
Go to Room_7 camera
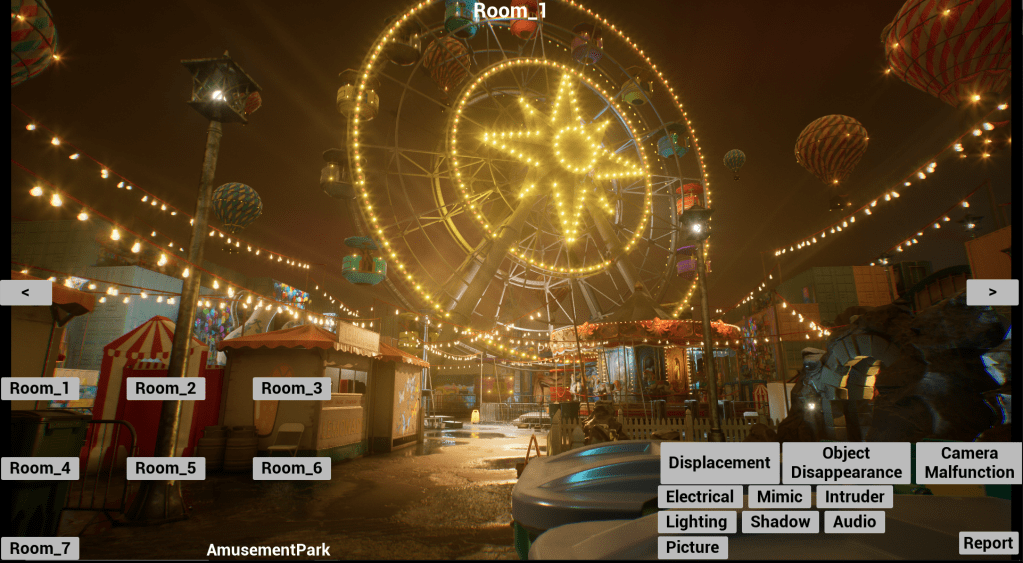(40, 548)
